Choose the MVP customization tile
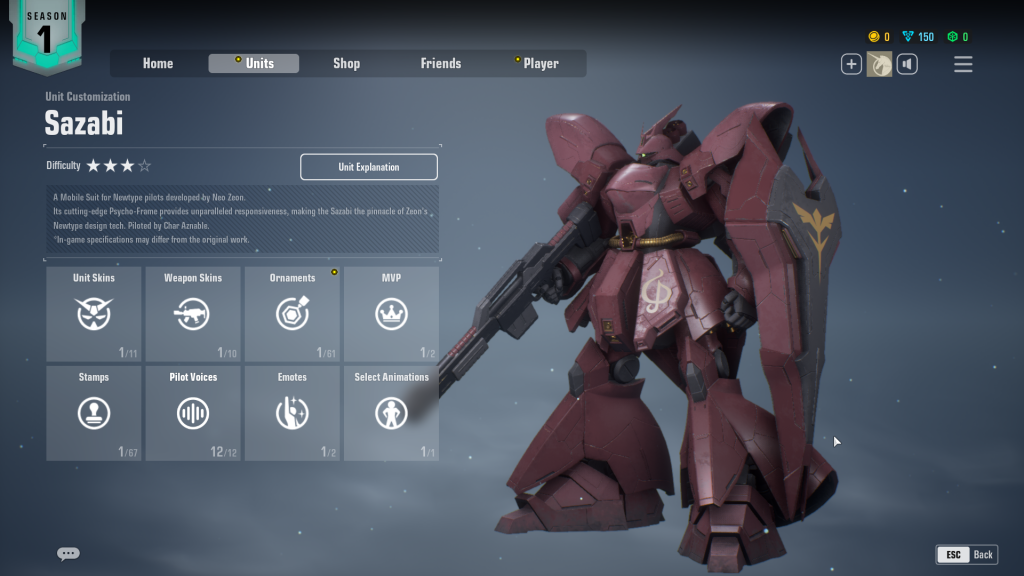The width and height of the screenshot is (1024, 576). click(391, 314)
